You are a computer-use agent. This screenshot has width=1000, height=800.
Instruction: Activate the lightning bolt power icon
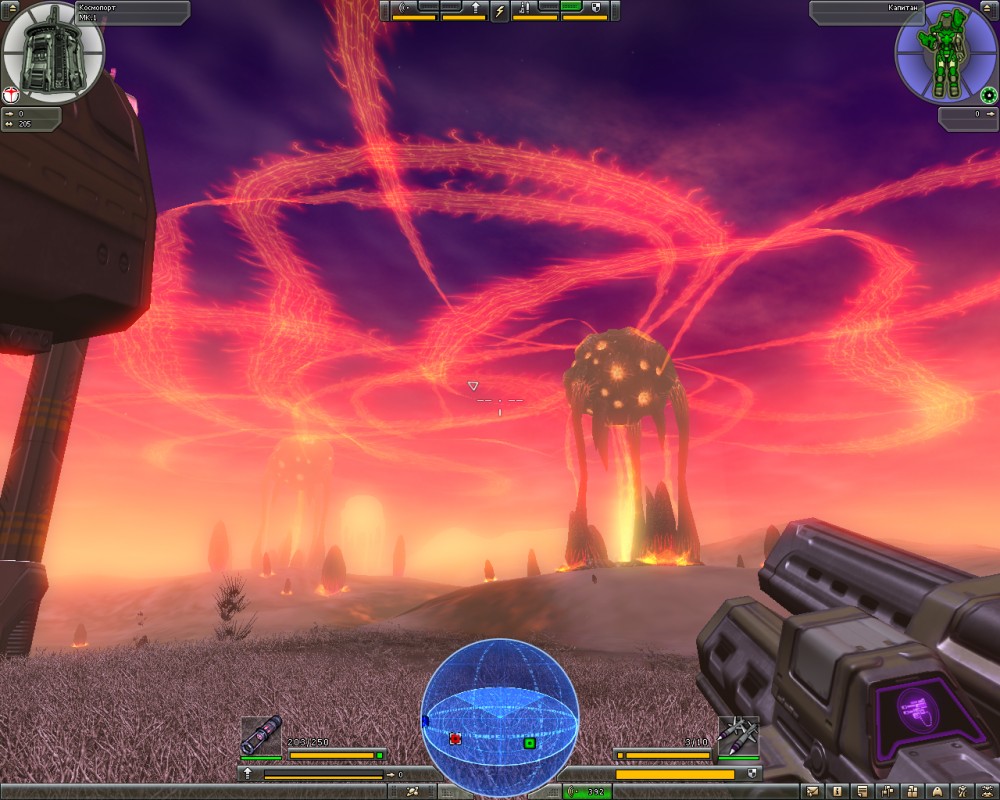tap(500, 11)
